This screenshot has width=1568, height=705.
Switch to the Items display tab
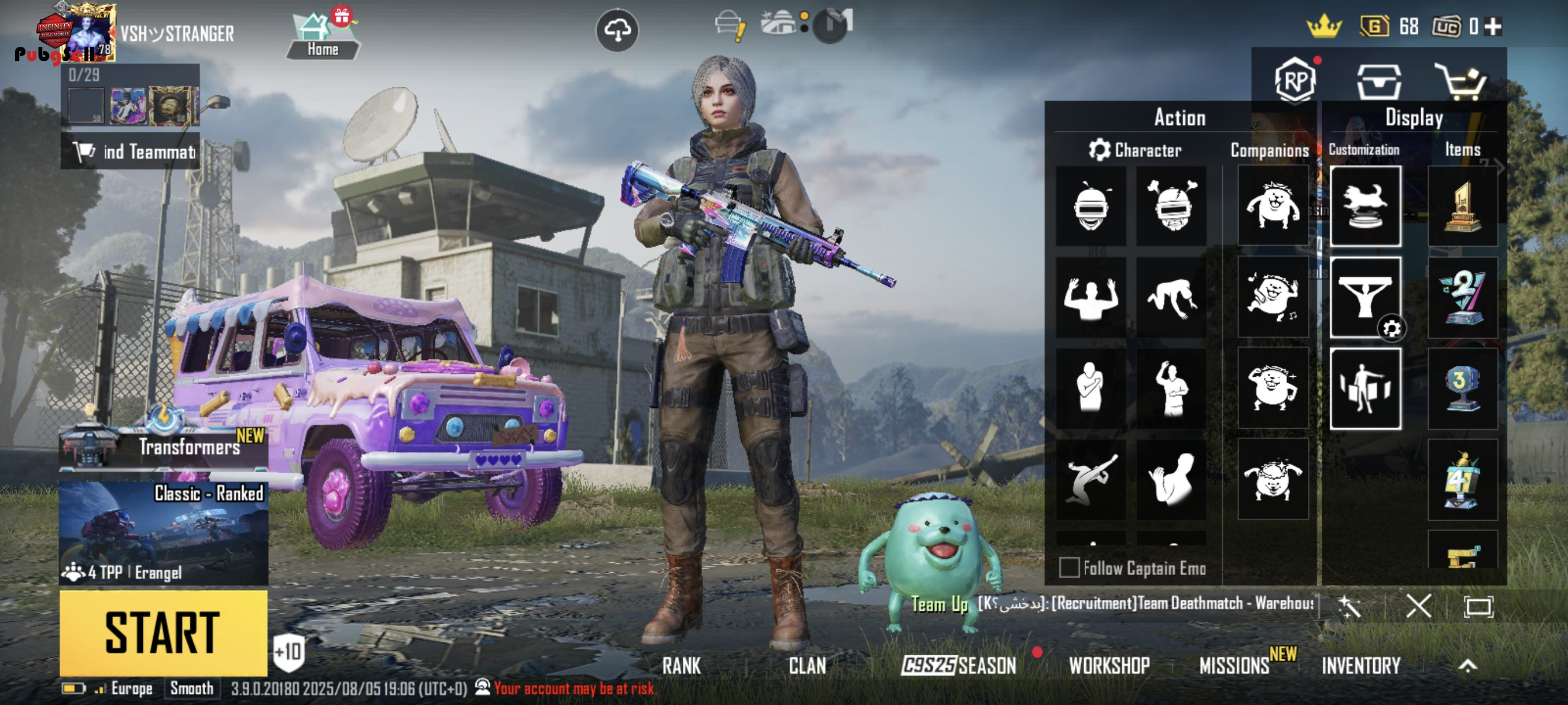click(x=1462, y=150)
